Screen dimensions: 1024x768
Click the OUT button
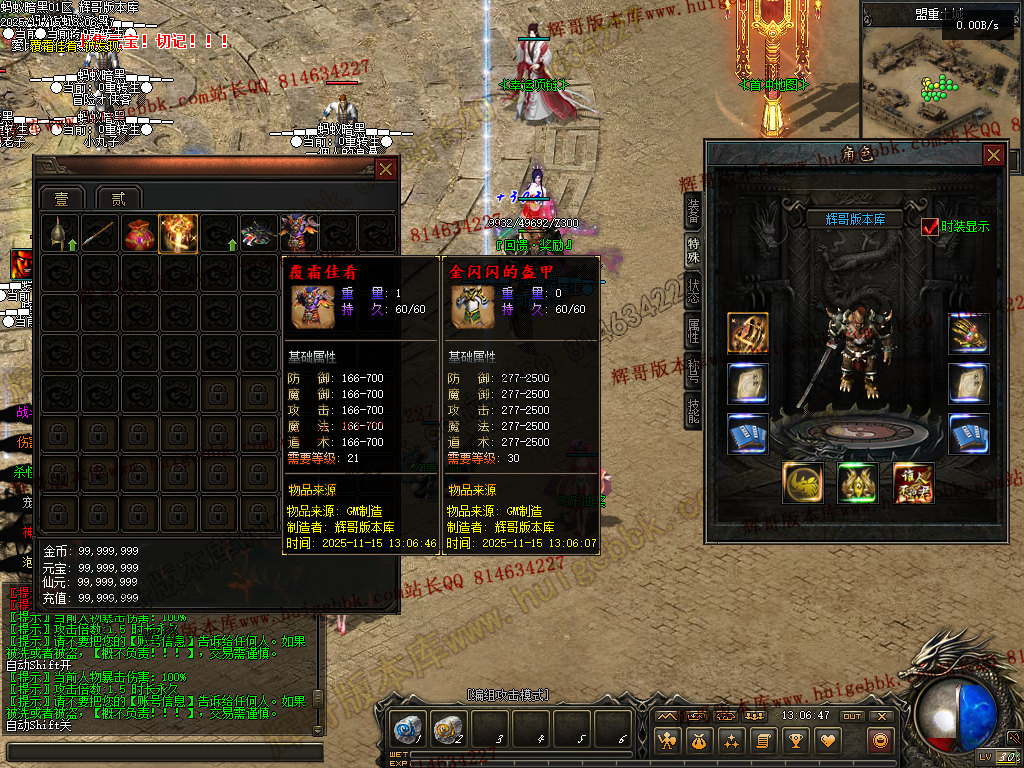pos(852,716)
